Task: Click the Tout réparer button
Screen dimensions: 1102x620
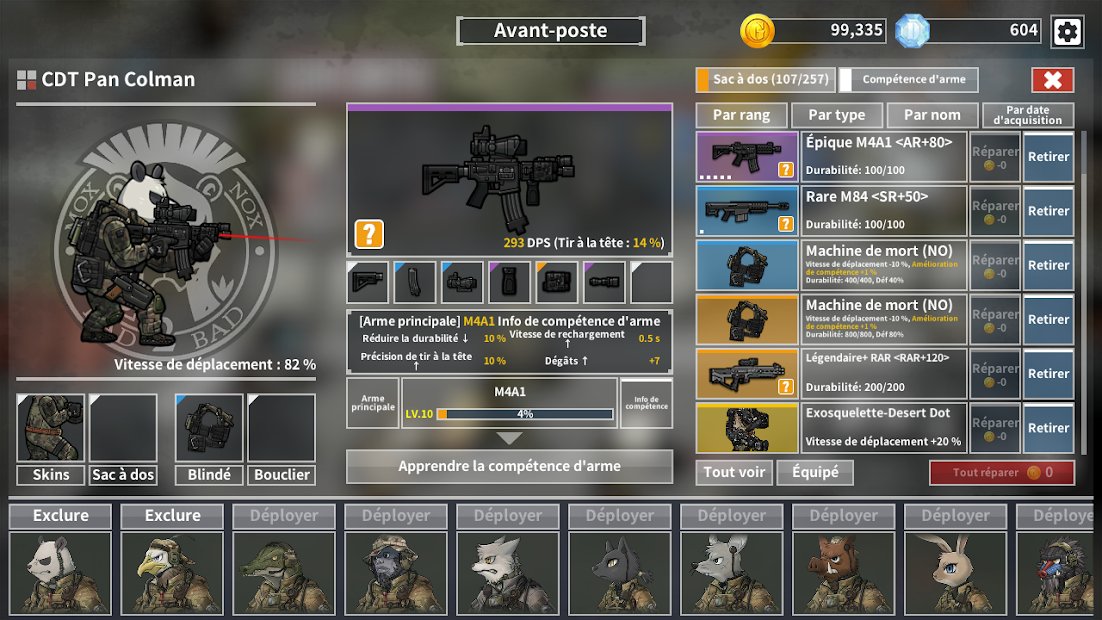Action: 1002,472
